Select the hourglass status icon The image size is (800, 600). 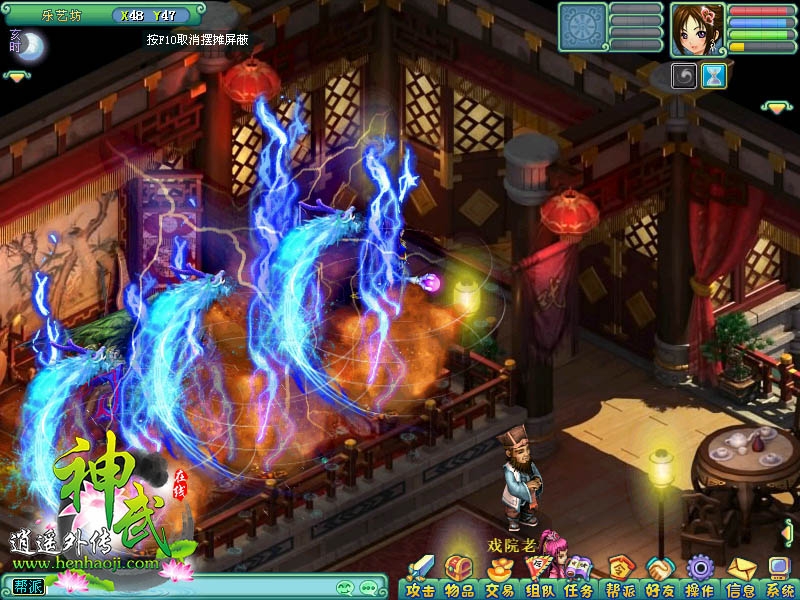713,76
